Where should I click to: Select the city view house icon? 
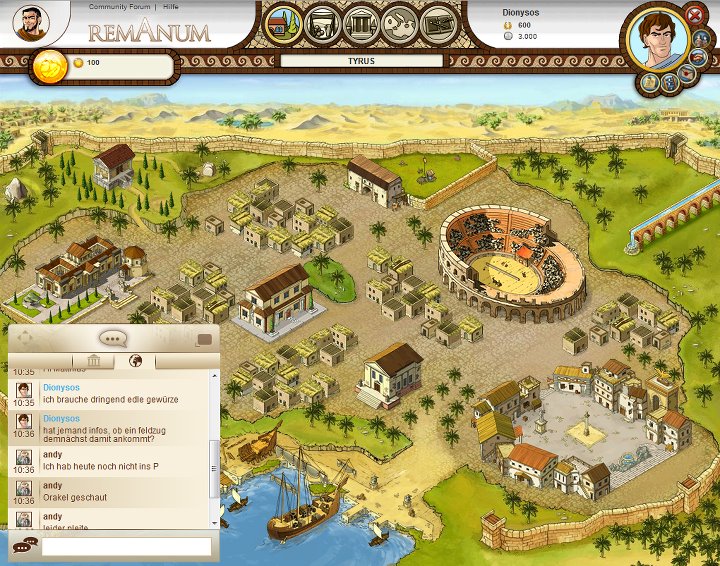coord(283,23)
